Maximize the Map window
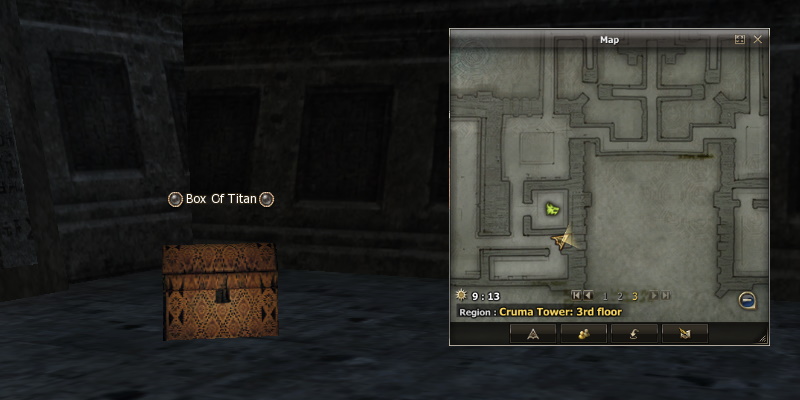The image size is (800, 400). point(740,40)
